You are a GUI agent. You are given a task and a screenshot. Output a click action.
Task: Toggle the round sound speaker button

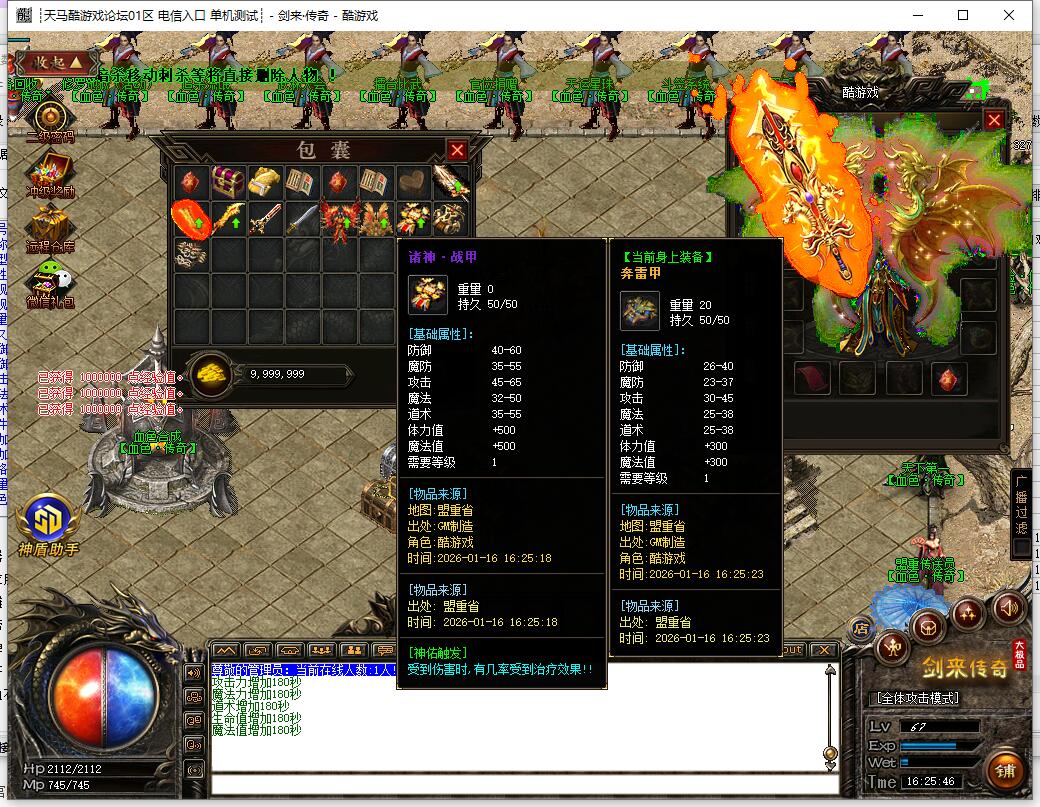click(1008, 607)
